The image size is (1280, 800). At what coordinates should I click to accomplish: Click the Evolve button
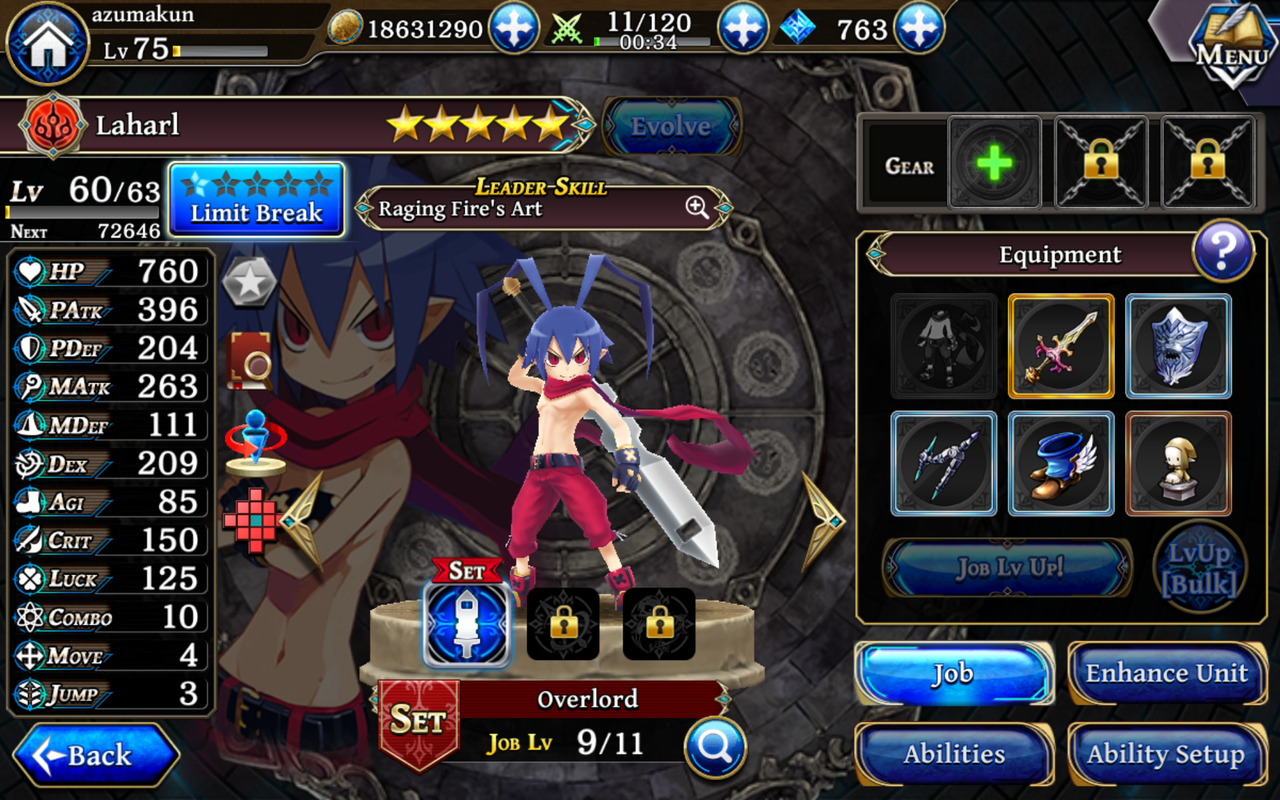[670, 126]
